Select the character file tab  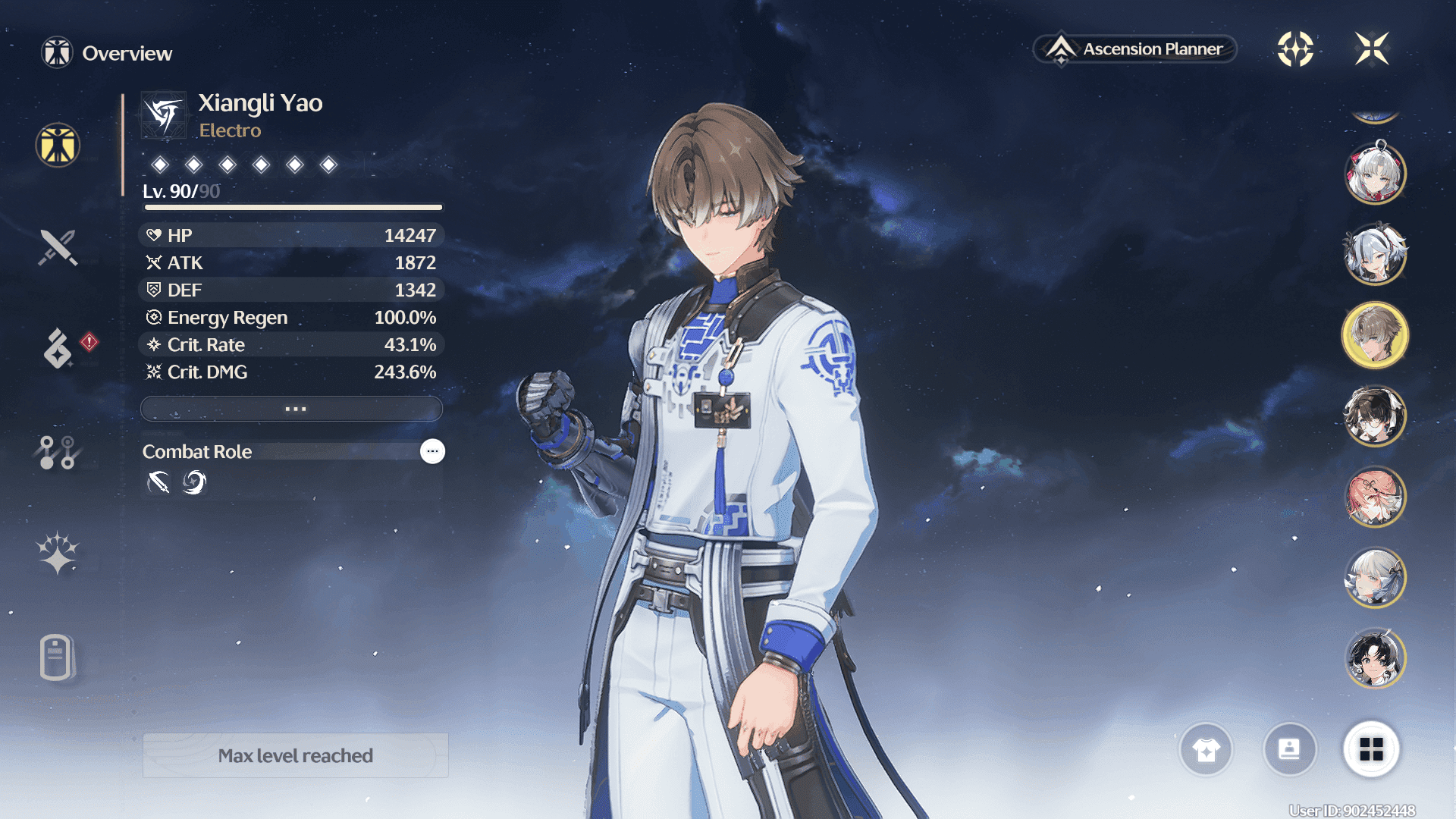[x=58, y=657]
